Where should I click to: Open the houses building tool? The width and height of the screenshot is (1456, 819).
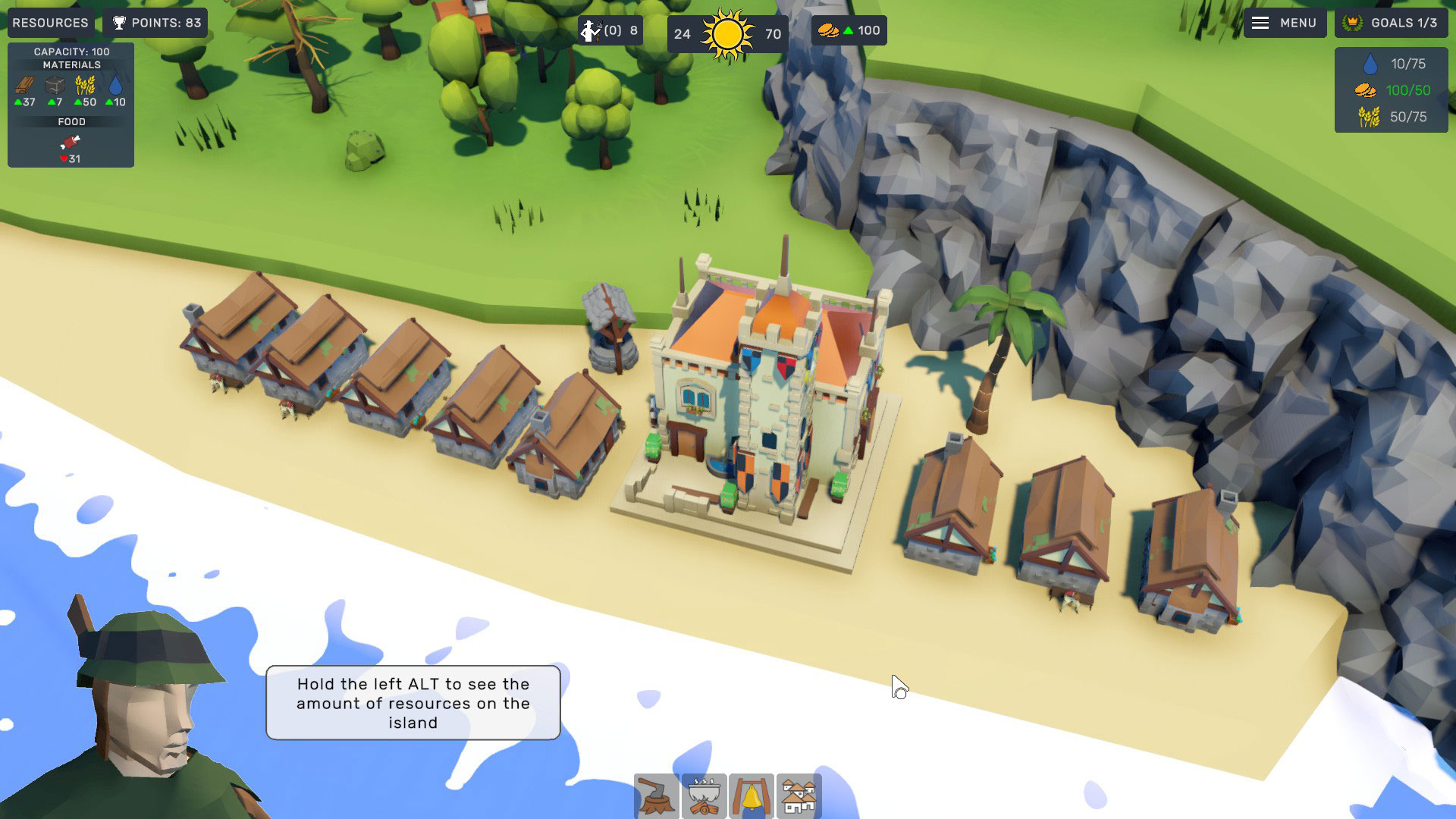(x=799, y=795)
